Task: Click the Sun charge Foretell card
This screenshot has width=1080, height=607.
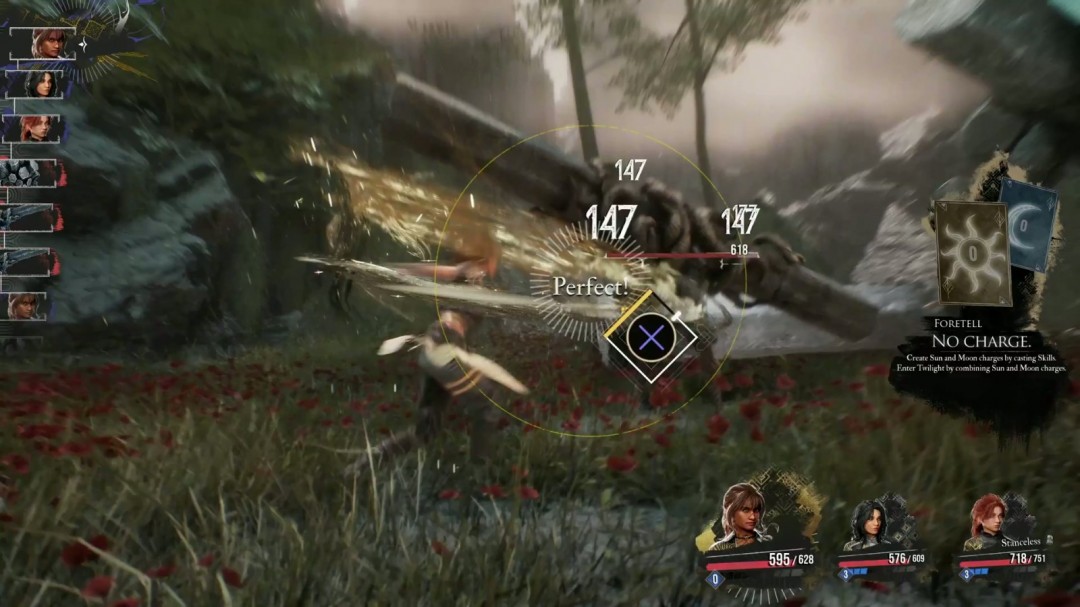Action: 971,252
